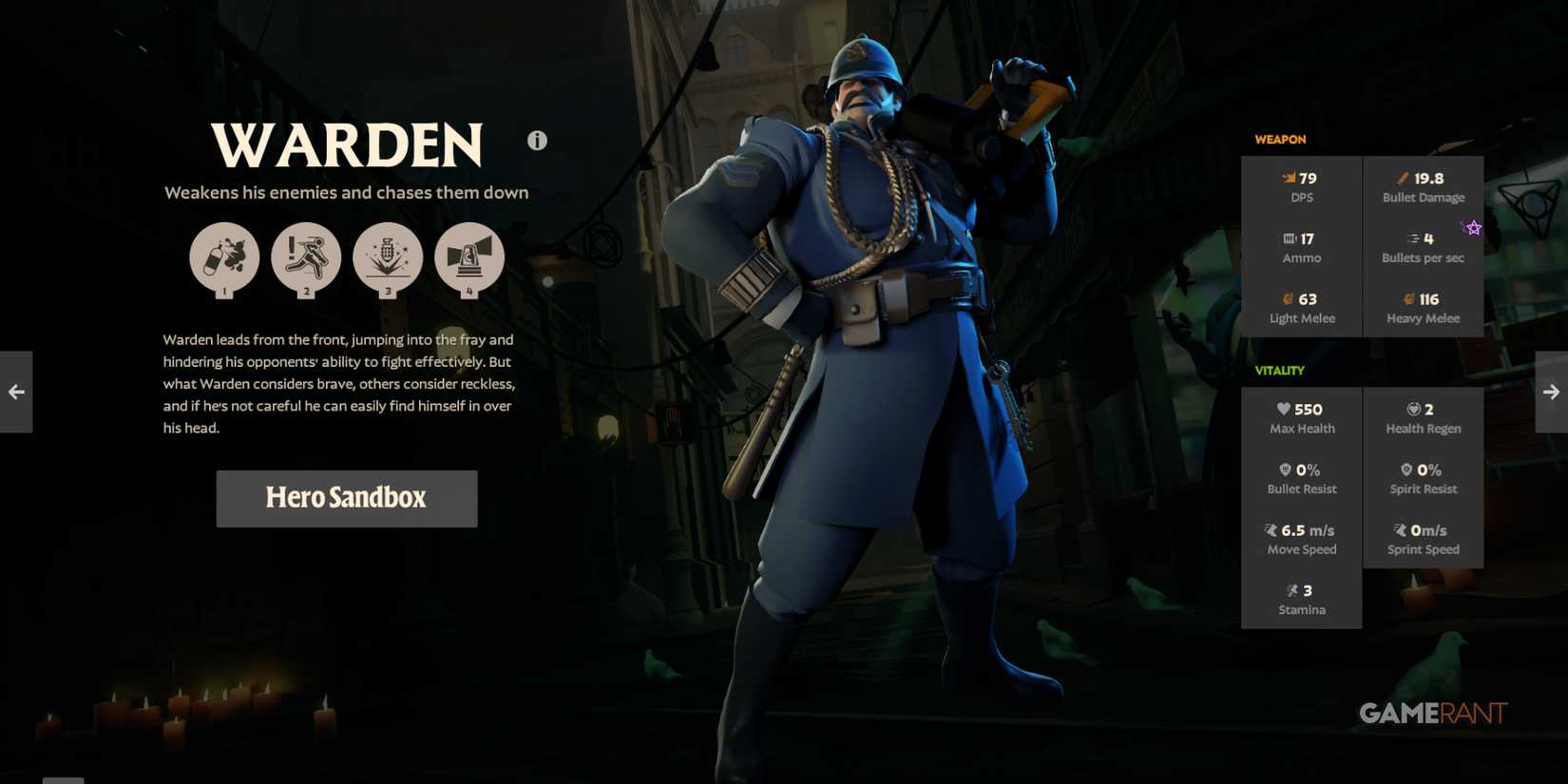Select the WEAPON section header
Viewport: 1568px width, 784px height.
click(x=1280, y=139)
